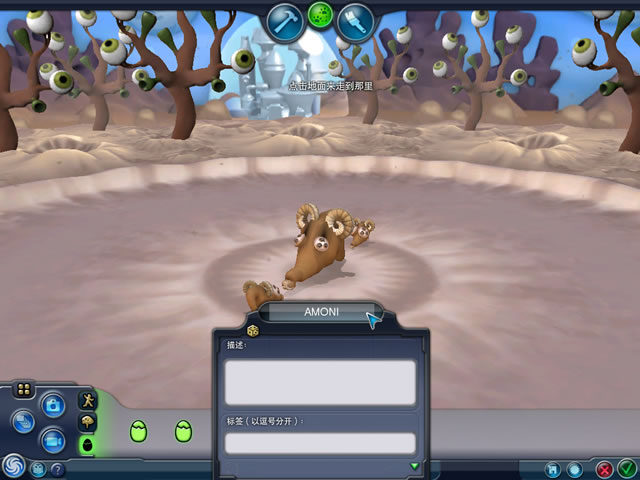
Task: Spawn a baby with the first green egg
Action: (138, 431)
